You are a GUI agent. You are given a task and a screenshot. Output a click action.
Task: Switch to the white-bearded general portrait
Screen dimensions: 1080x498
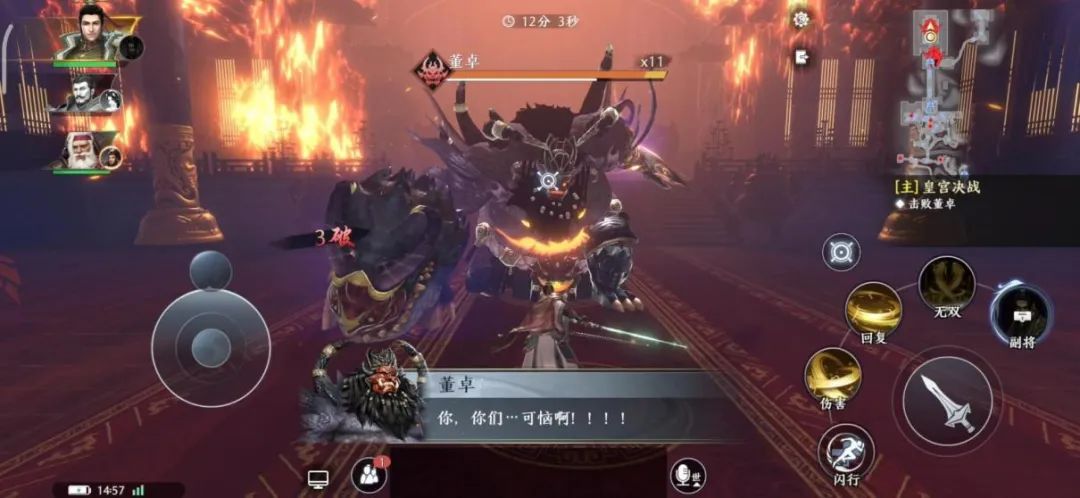pos(84,151)
